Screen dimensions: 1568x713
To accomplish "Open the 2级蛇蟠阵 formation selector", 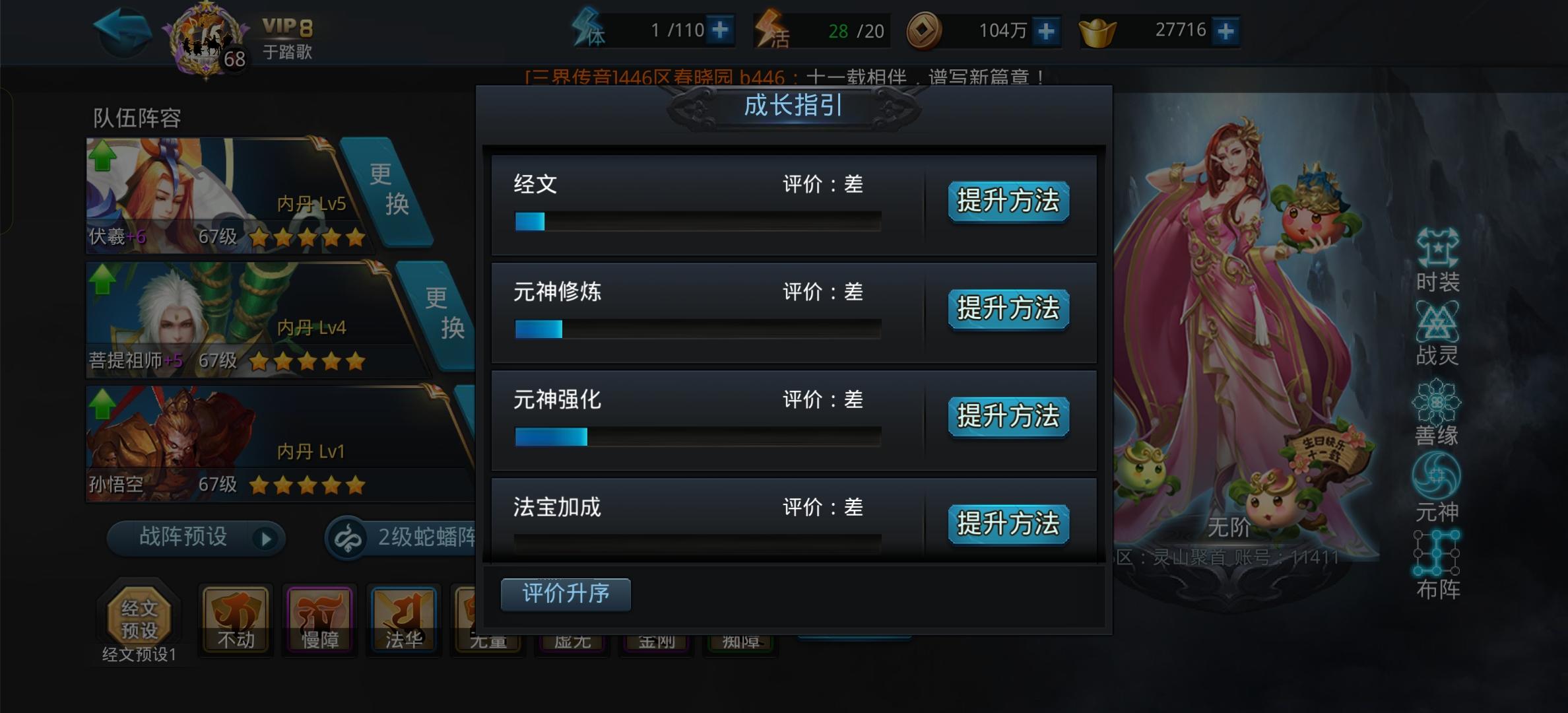I will 403,537.
